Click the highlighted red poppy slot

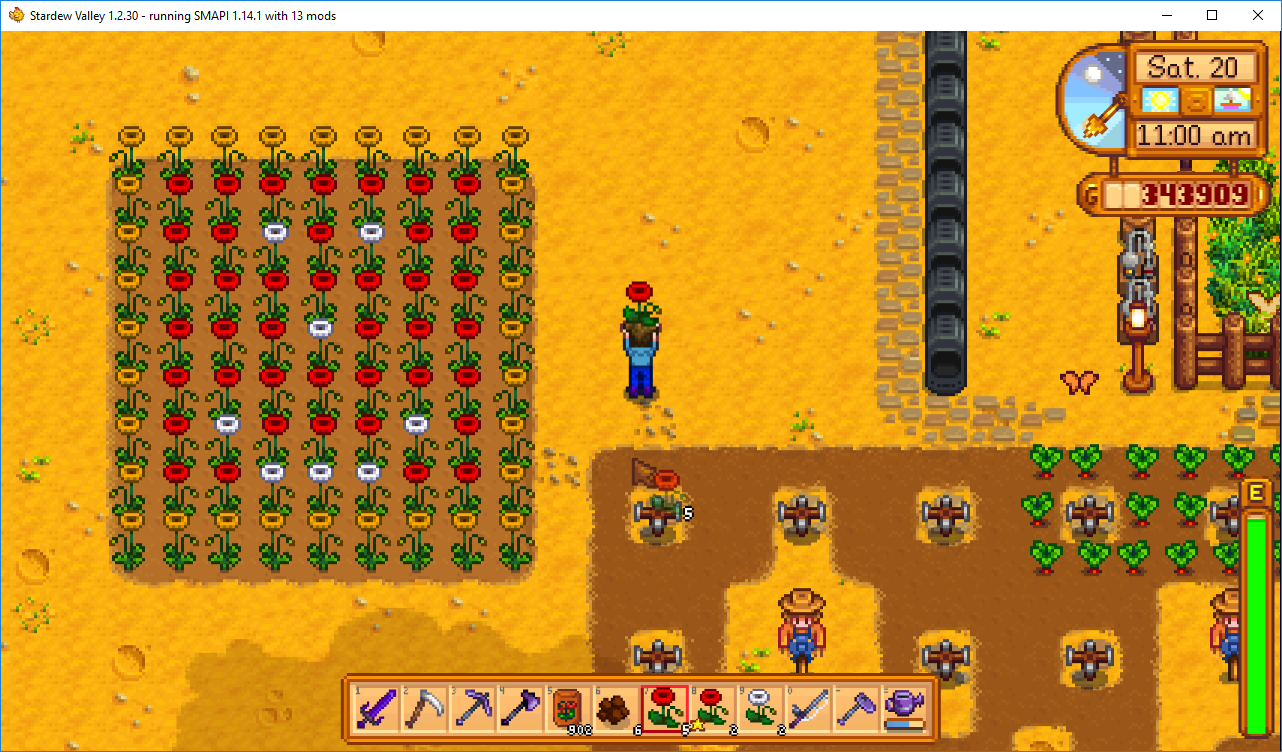[x=663, y=709]
